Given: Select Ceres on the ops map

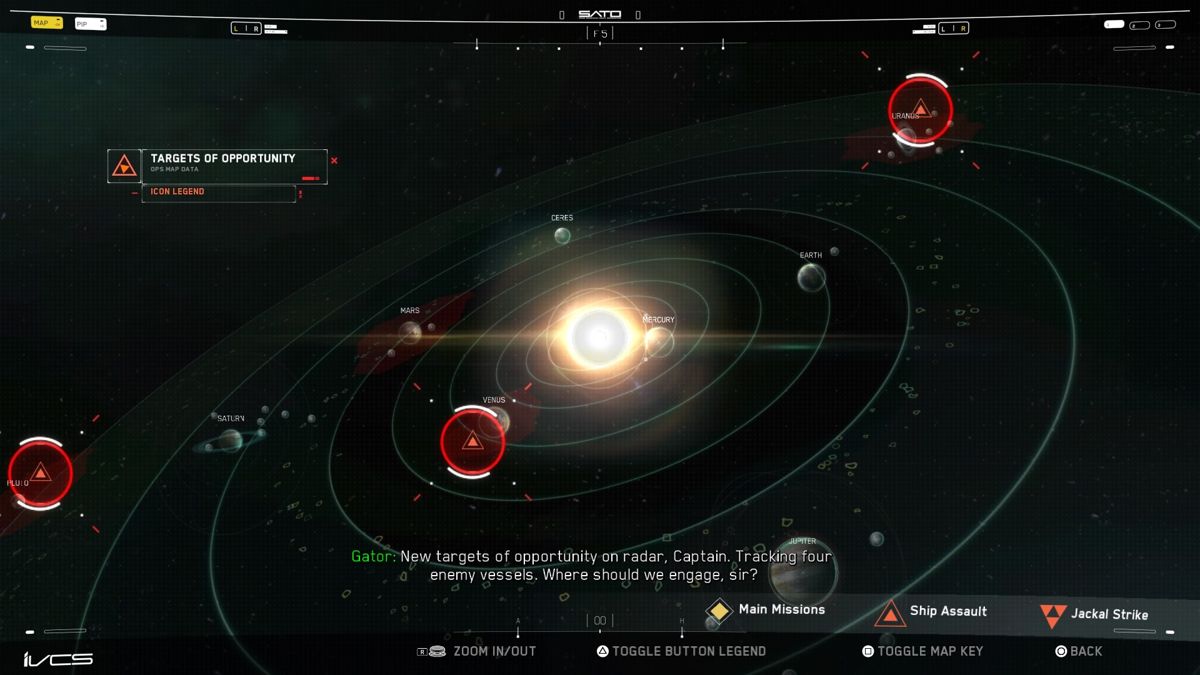Looking at the screenshot, I should (563, 236).
